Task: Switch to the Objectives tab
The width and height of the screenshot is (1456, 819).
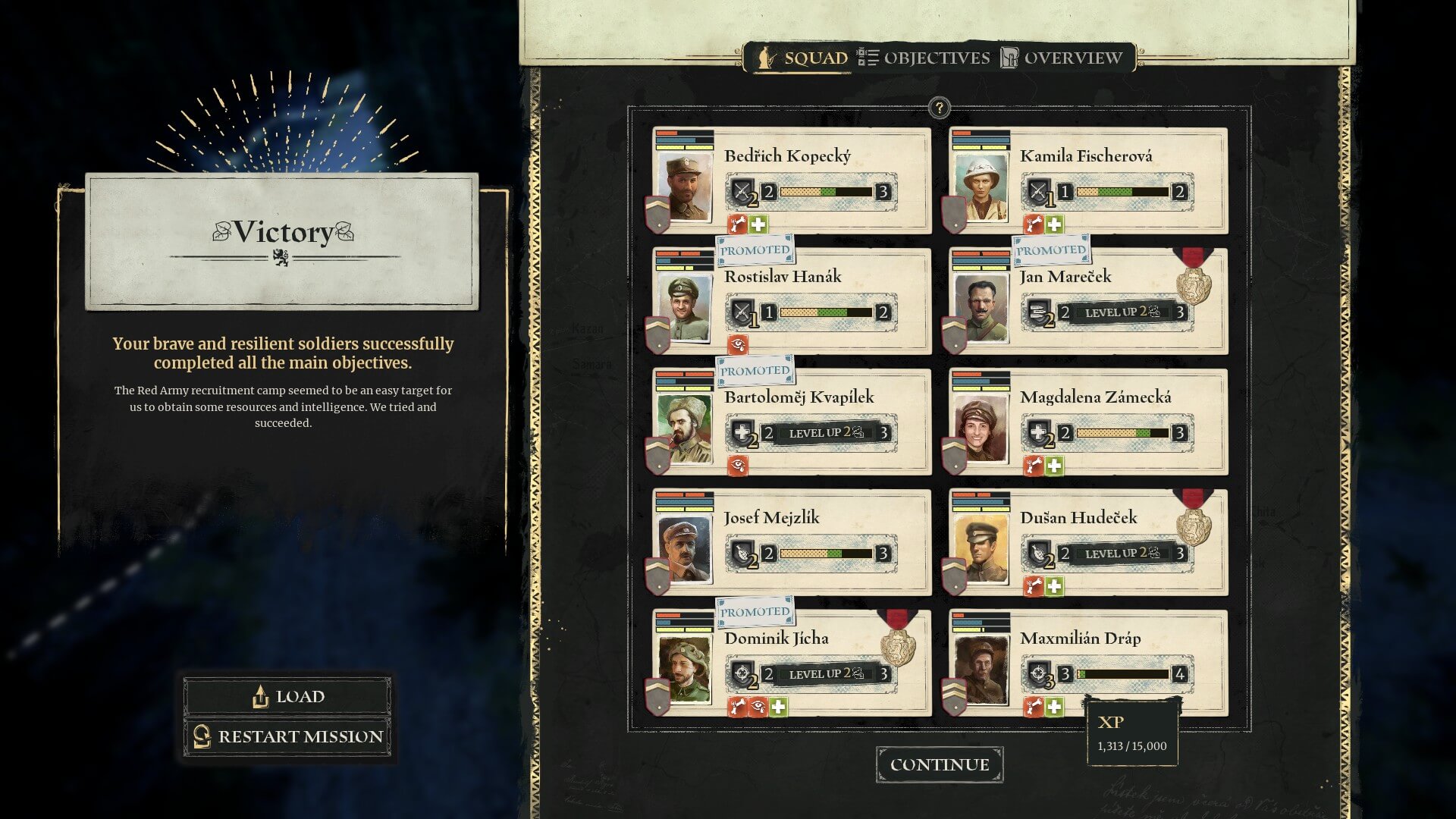Action: tap(924, 58)
